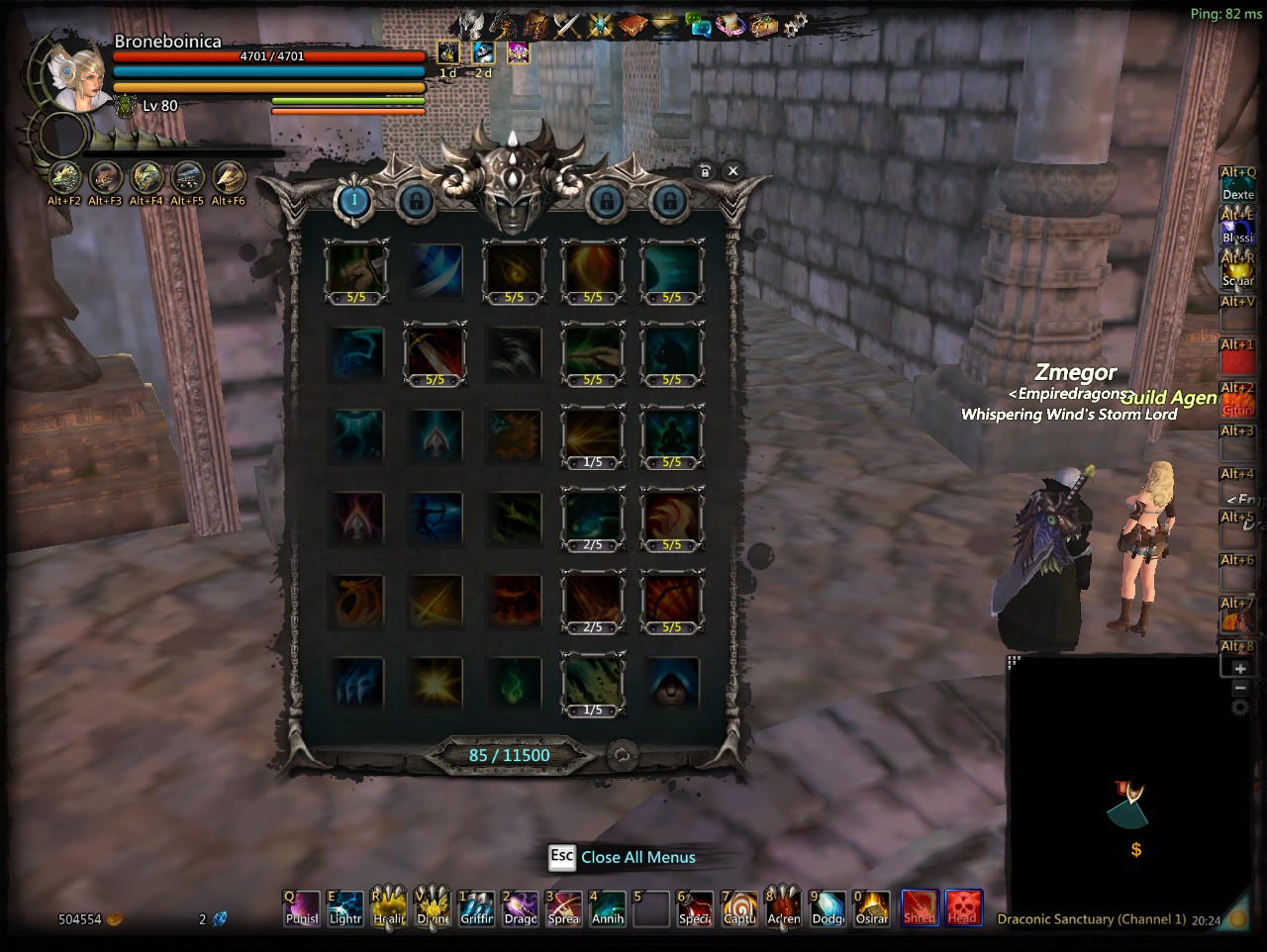
Task: Click the Broneboinica character portrait
Action: [79, 75]
